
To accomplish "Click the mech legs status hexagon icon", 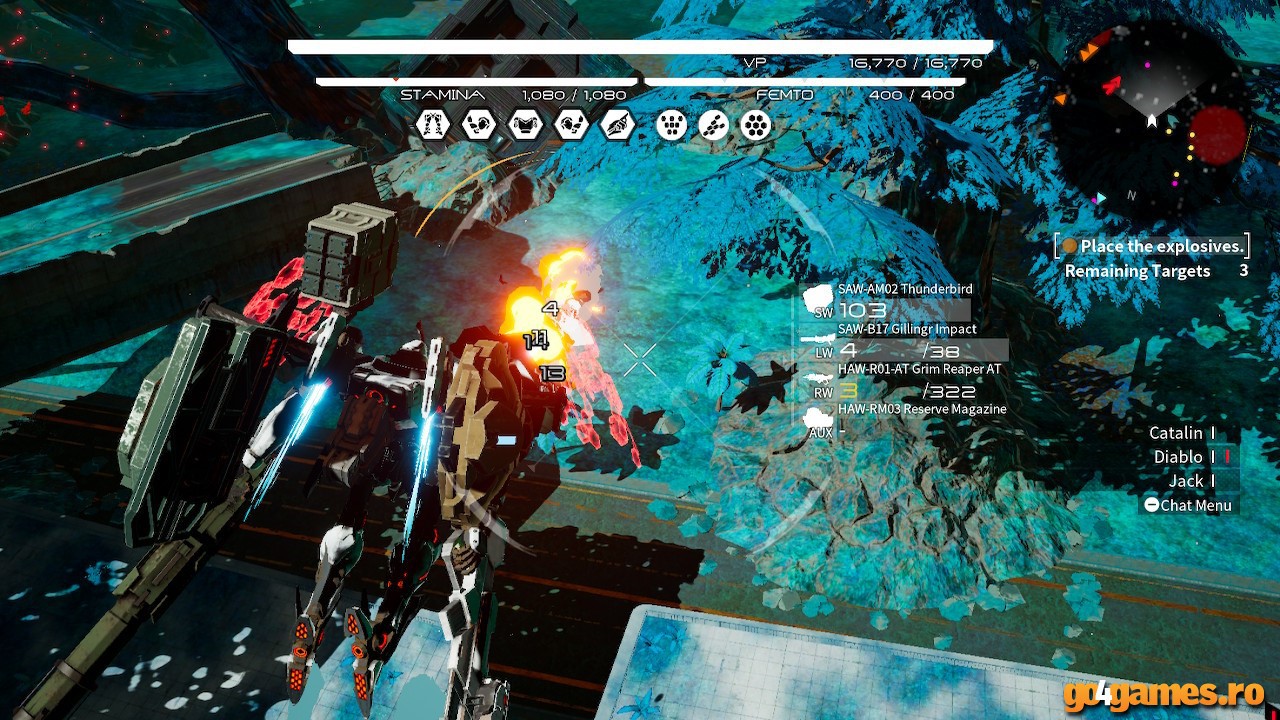I will [433, 125].
